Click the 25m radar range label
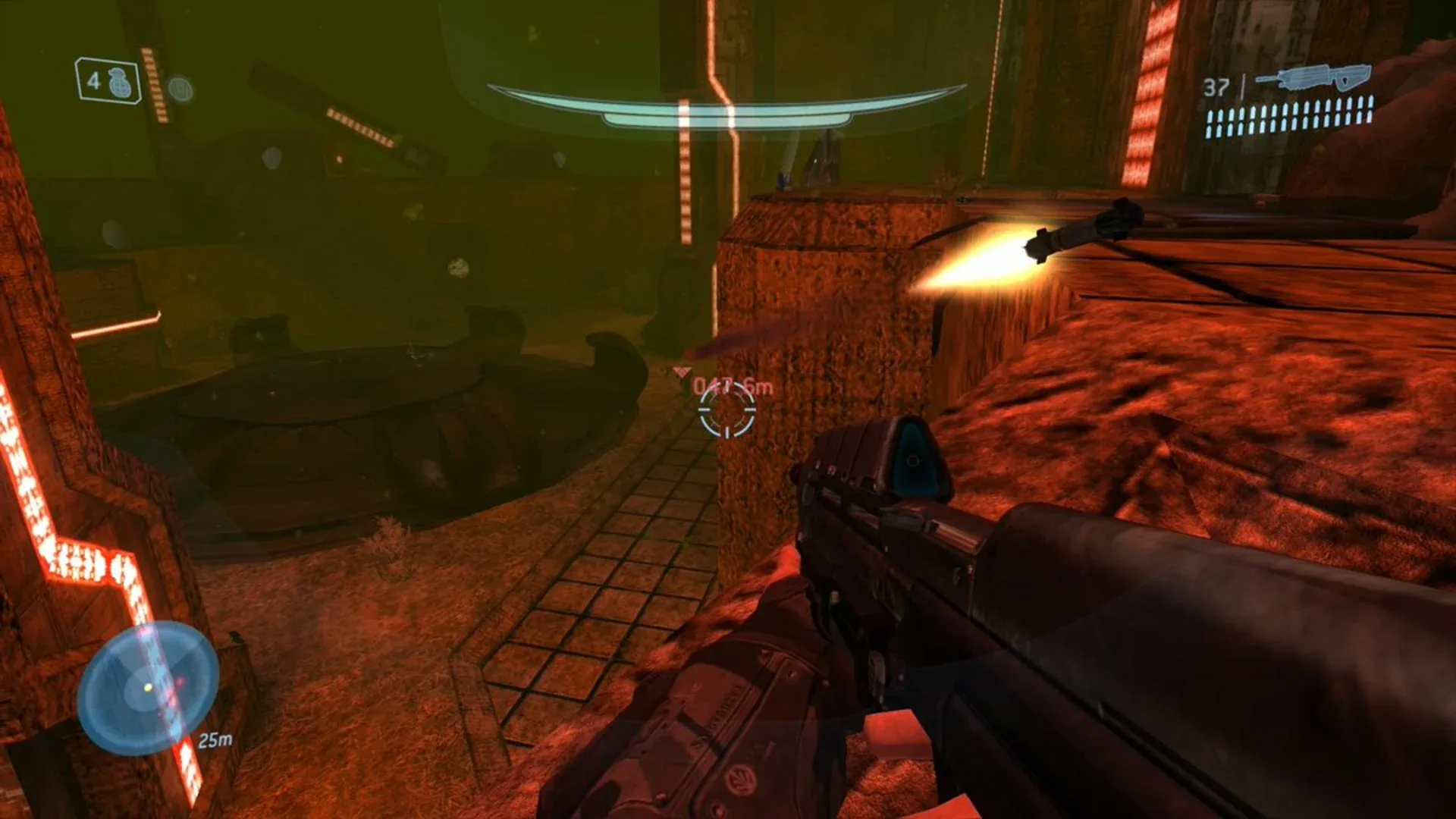1456x819 pixels. coord(215,740)
